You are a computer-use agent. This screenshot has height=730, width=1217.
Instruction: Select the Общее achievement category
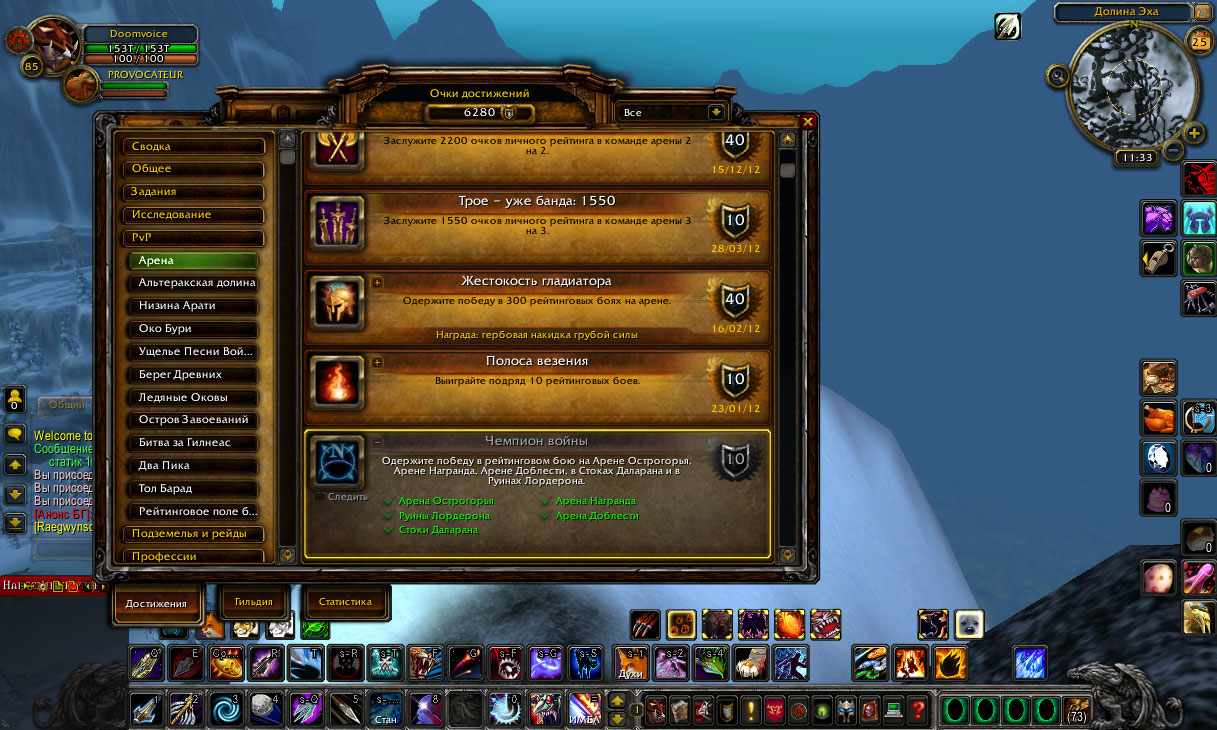(x=194, y=169)
